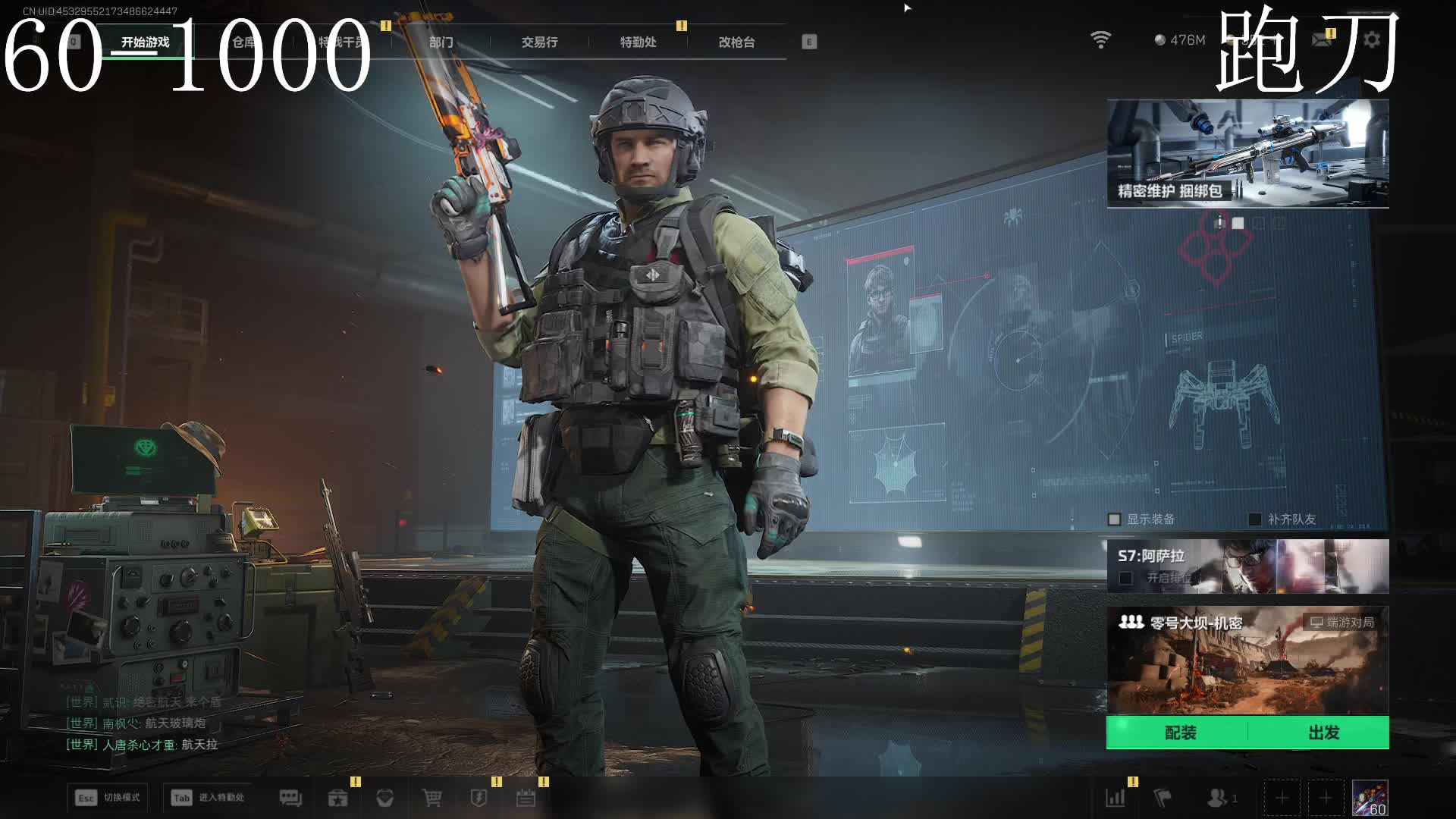
Task: Enable the 补齐队友 checkbox
Action: point(1255,519)
